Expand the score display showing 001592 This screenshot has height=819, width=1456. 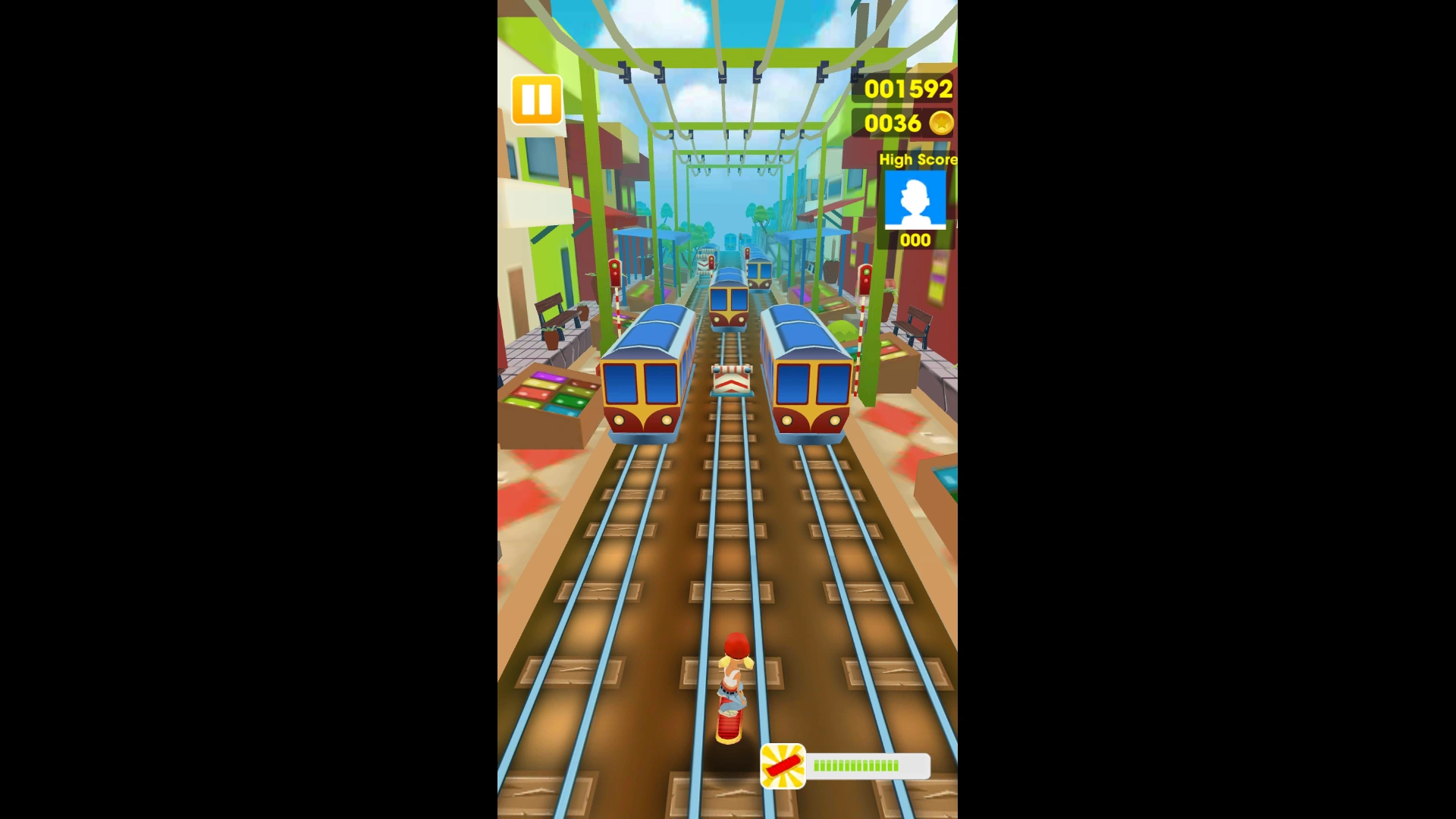906,89
